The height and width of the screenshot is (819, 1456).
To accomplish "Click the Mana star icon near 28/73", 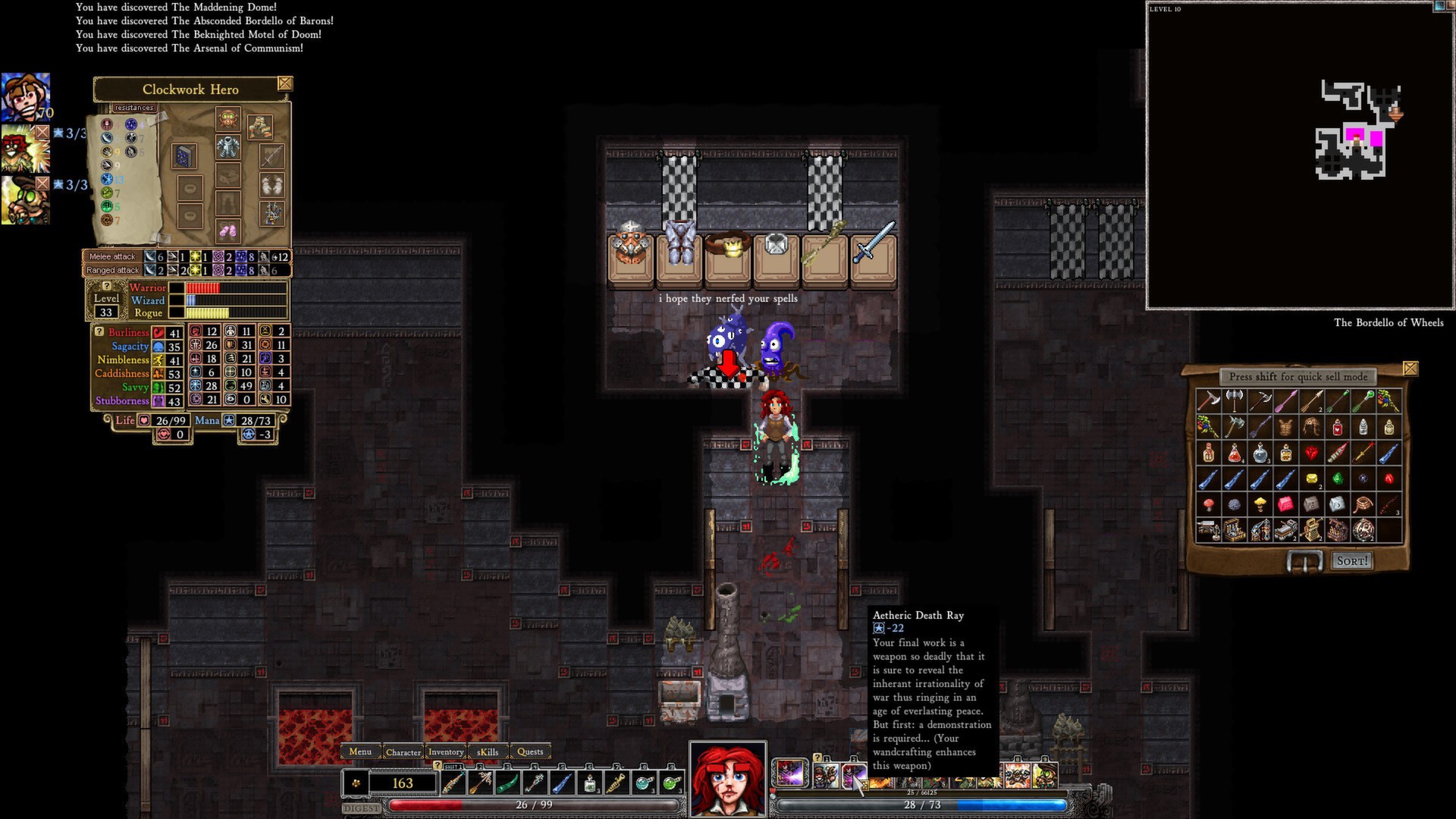I will [x=229, y=421].
